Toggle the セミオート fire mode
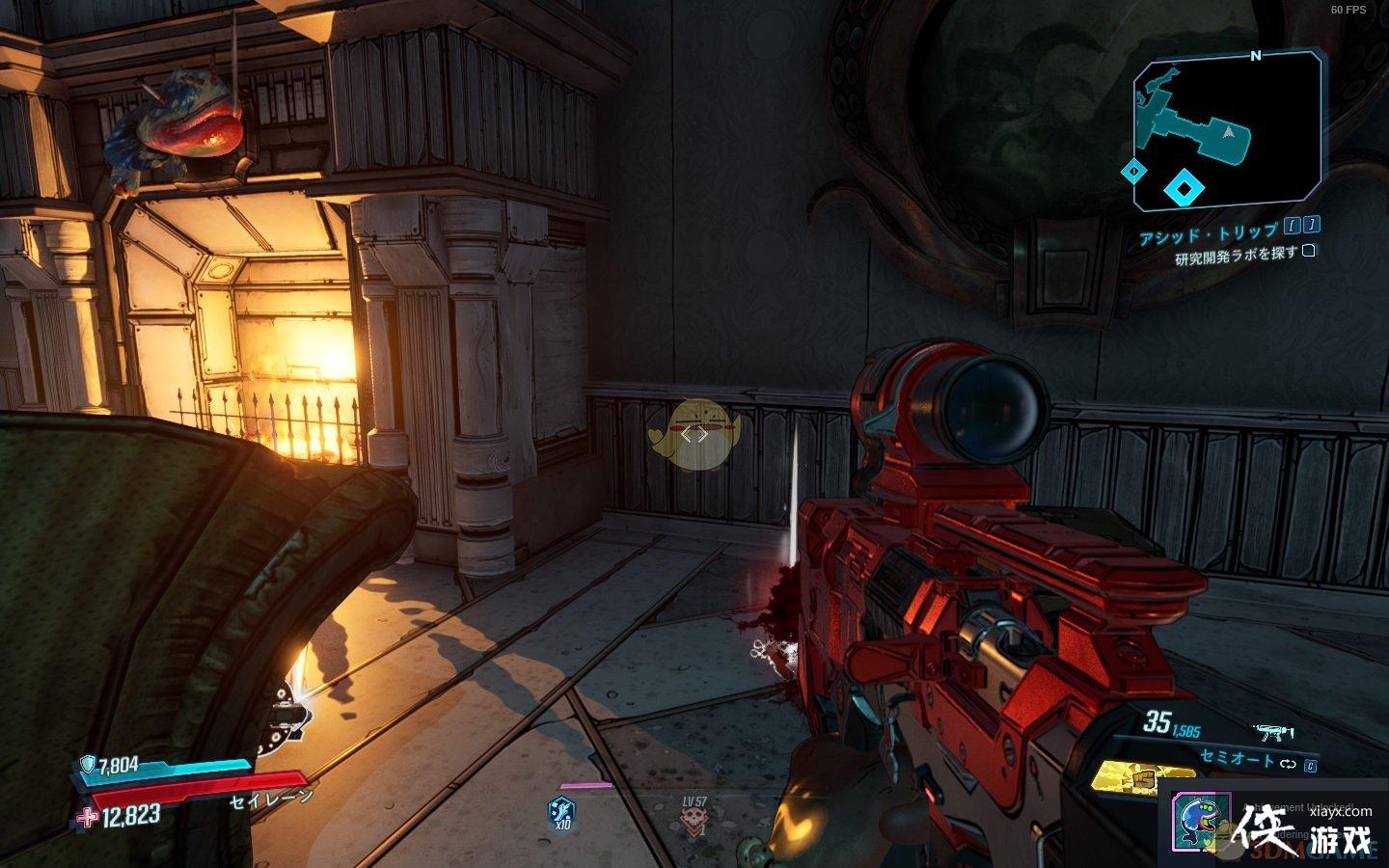The image size is (1389, 868). (x=1237, y=759)
